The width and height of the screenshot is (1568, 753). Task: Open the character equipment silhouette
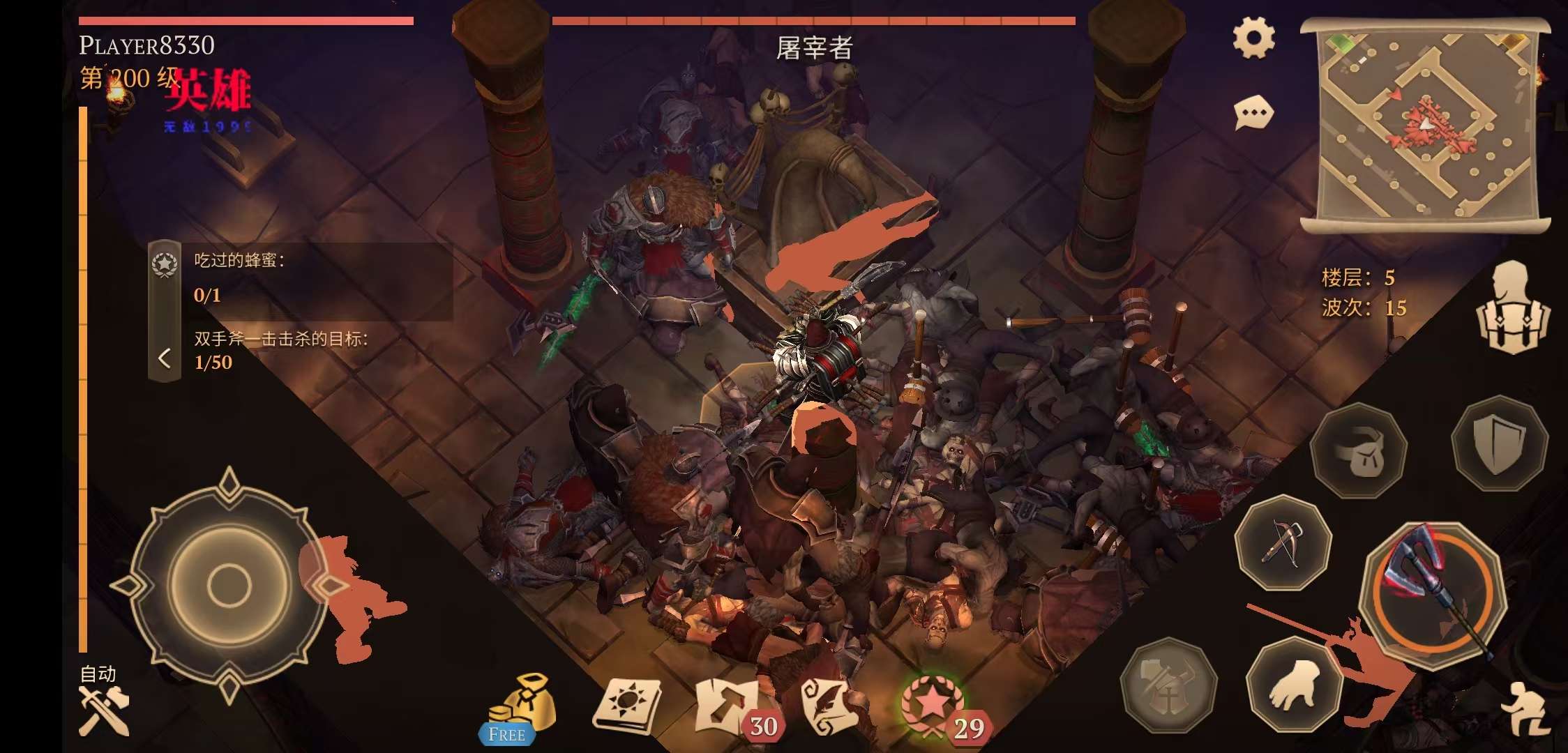(x=1512, y=307)
